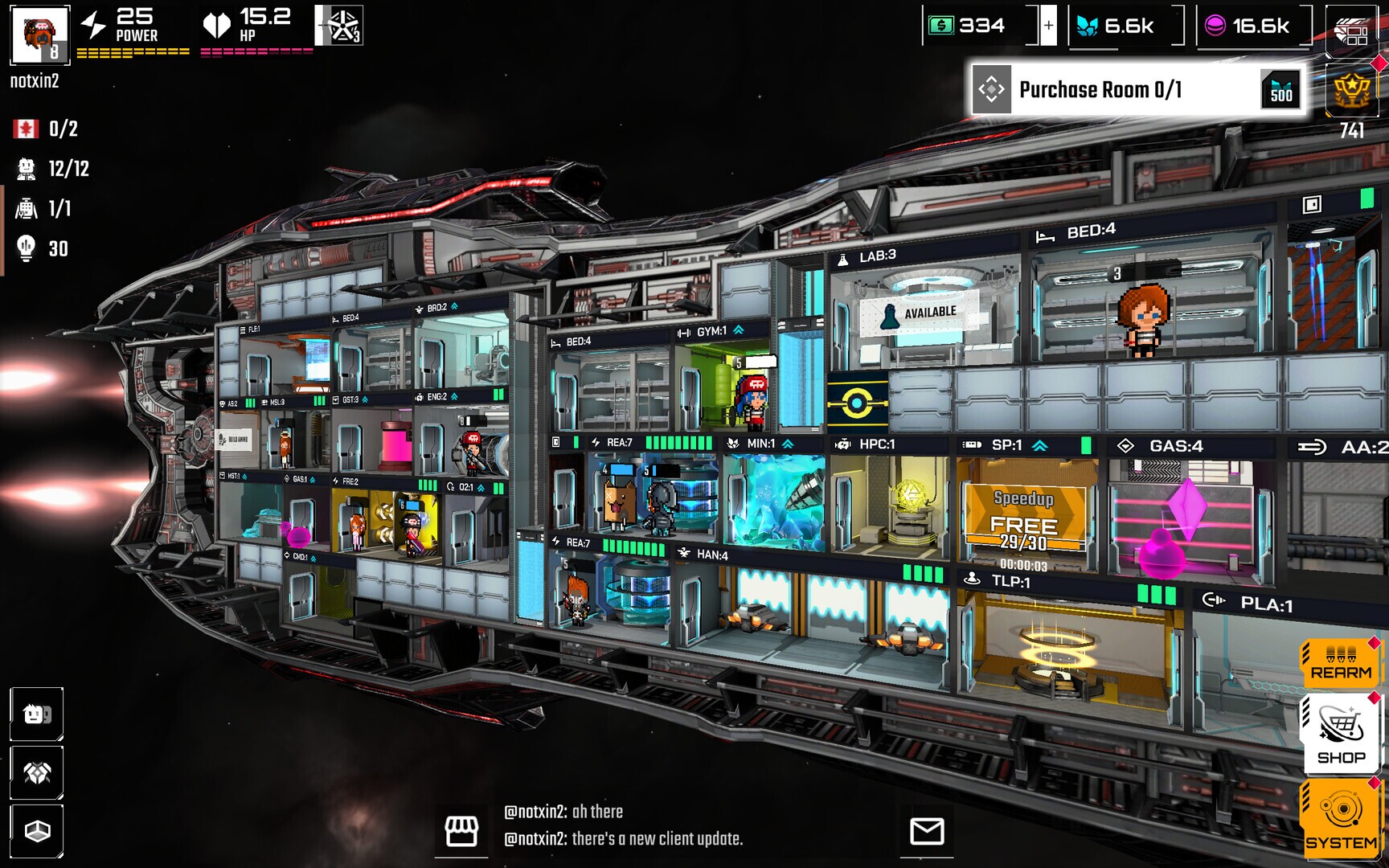Open the SYSTEM star map
This screenshot has height=868, width=1389.
1341,818
